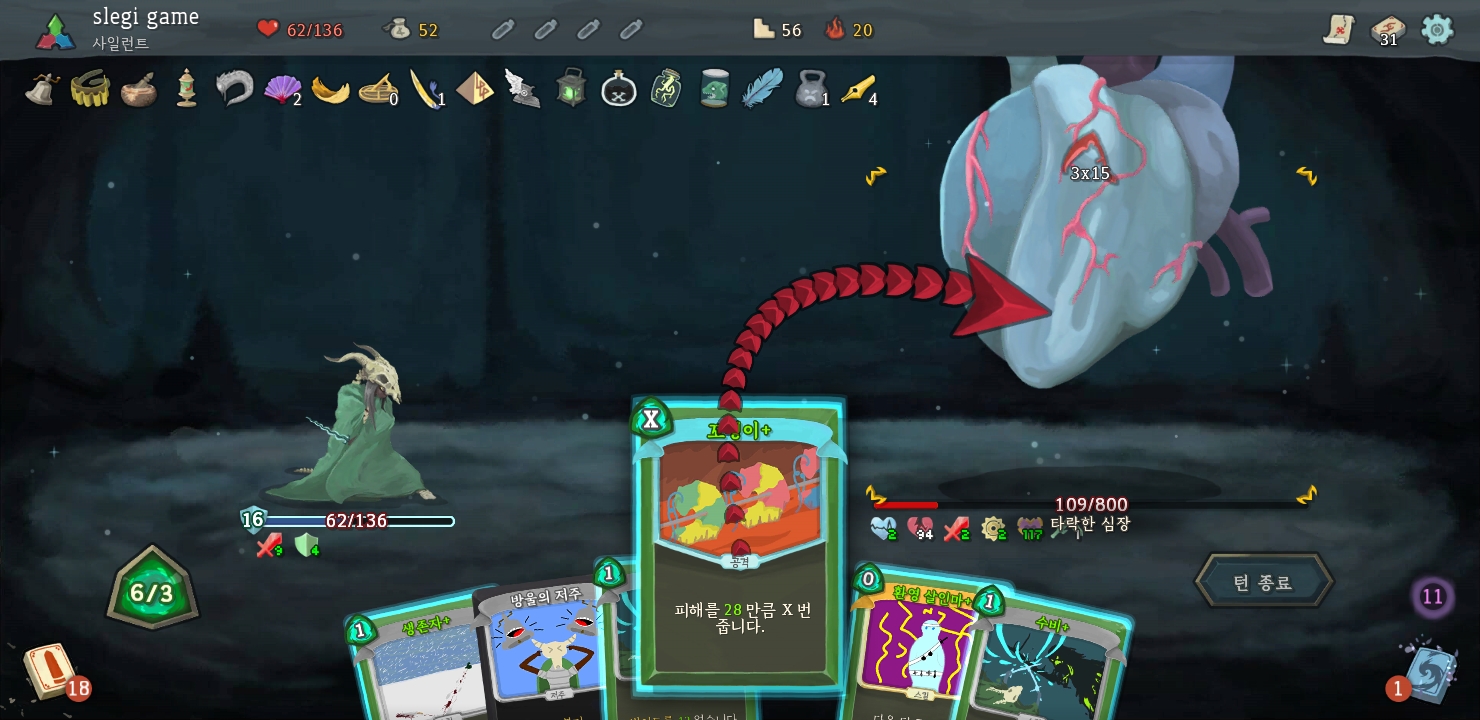Inspect the bell relic

coord(42,88)
